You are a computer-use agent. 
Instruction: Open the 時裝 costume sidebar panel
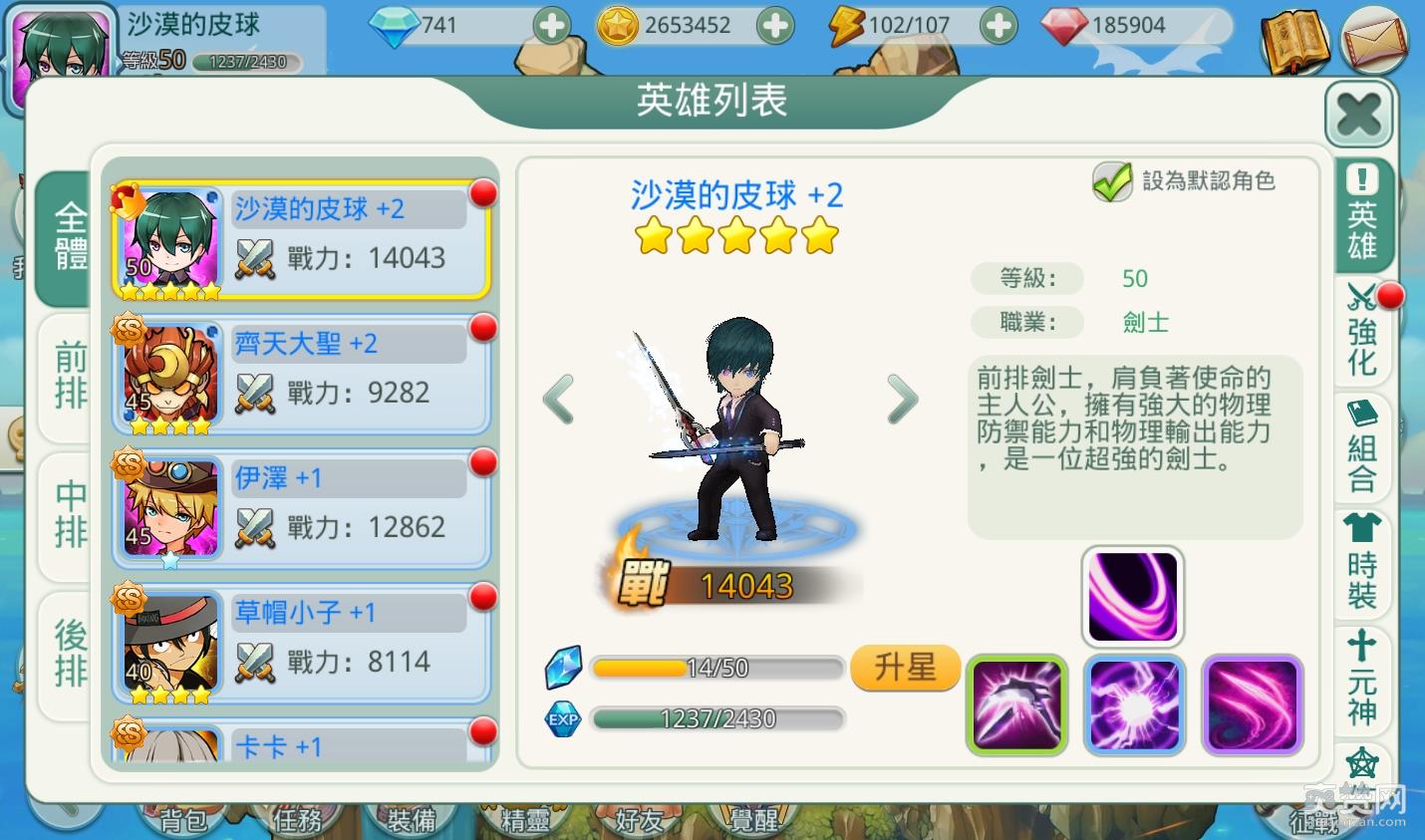tap(1361, 563)
